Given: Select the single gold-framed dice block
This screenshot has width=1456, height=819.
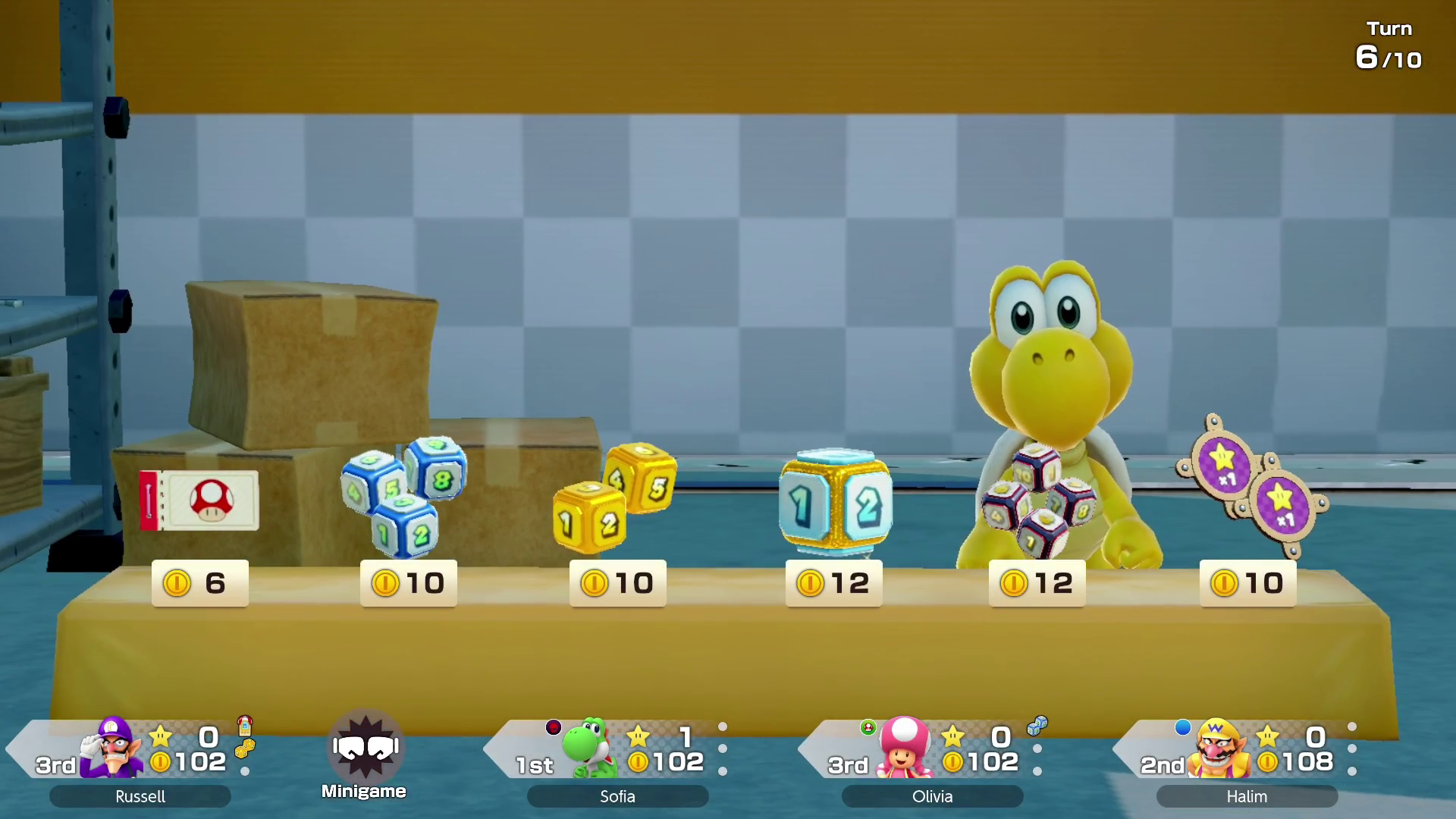Looking at the screenshot, I should point(835,501).
